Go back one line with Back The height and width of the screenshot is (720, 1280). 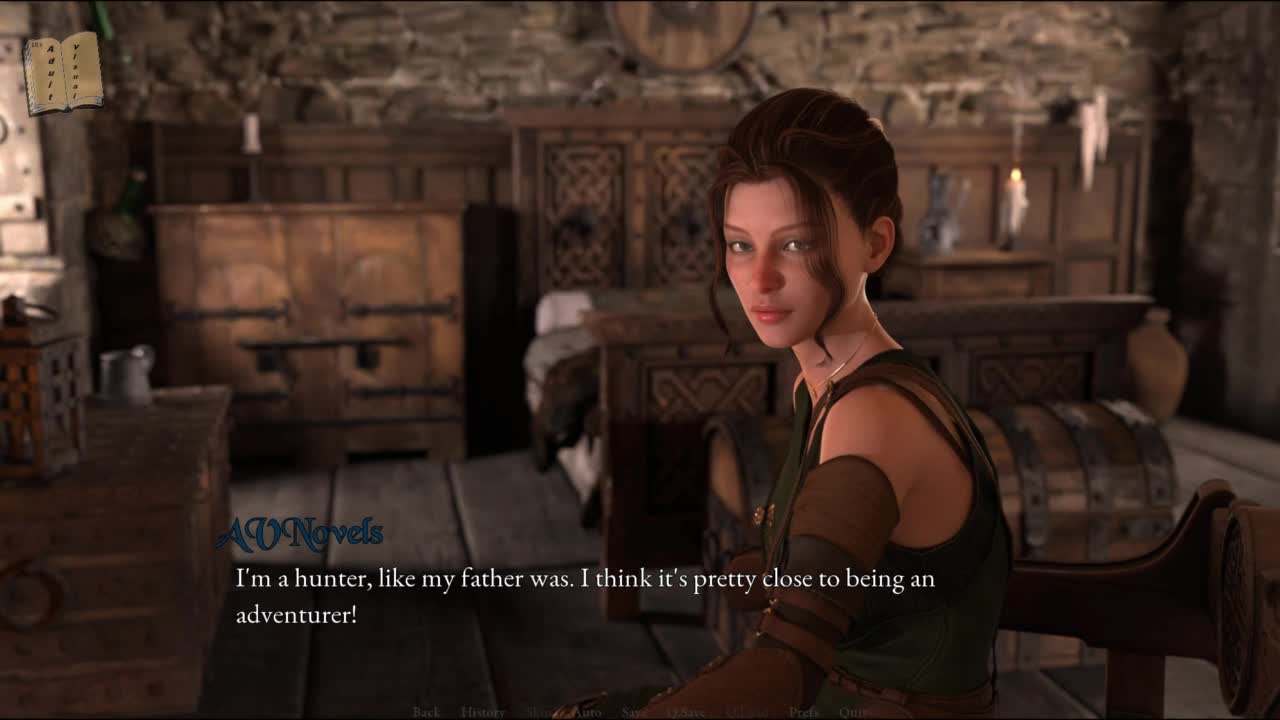(x=426, y=712)
